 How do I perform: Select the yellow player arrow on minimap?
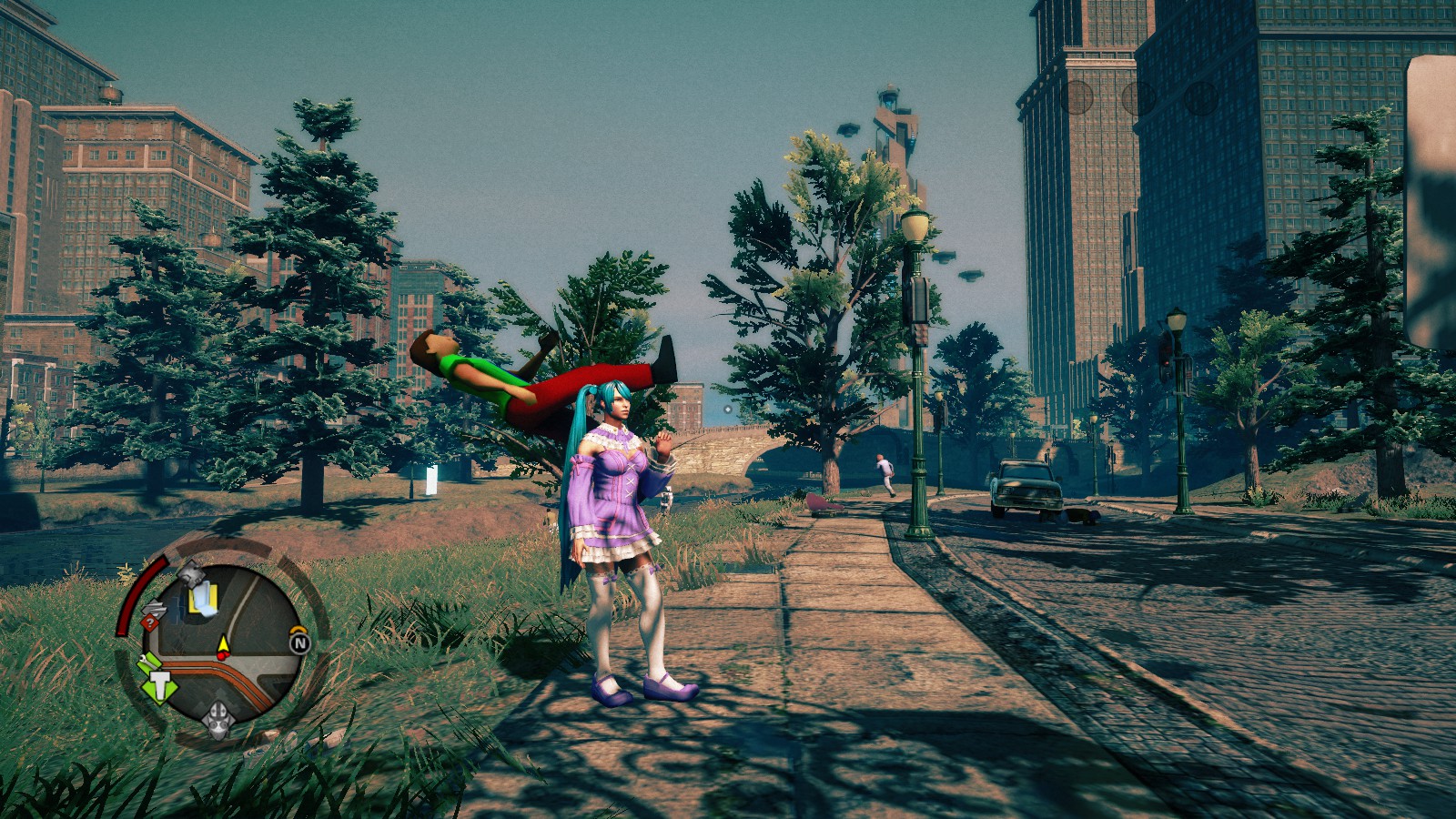(x=223, y=645)
